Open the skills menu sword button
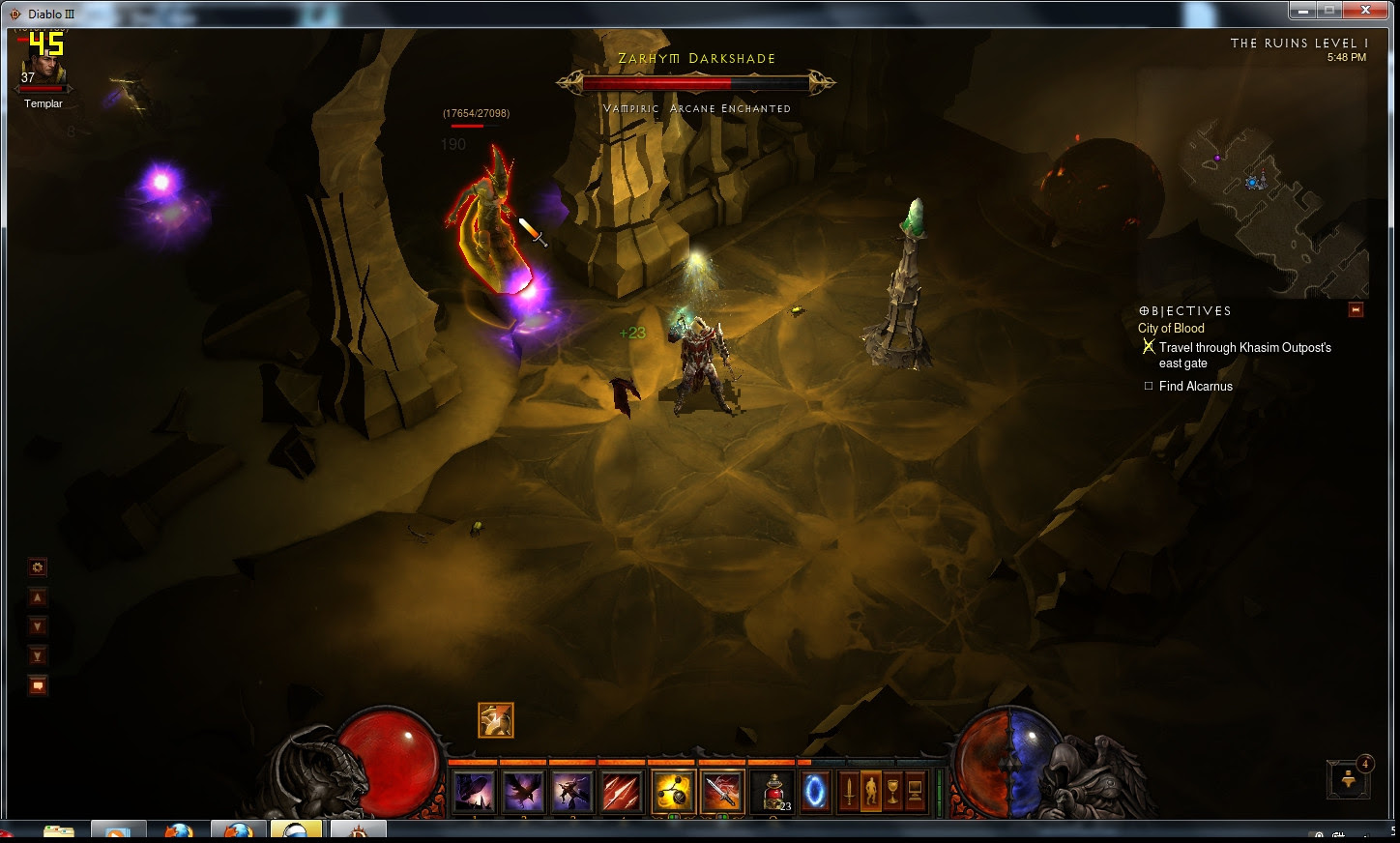 click(849, 792)
